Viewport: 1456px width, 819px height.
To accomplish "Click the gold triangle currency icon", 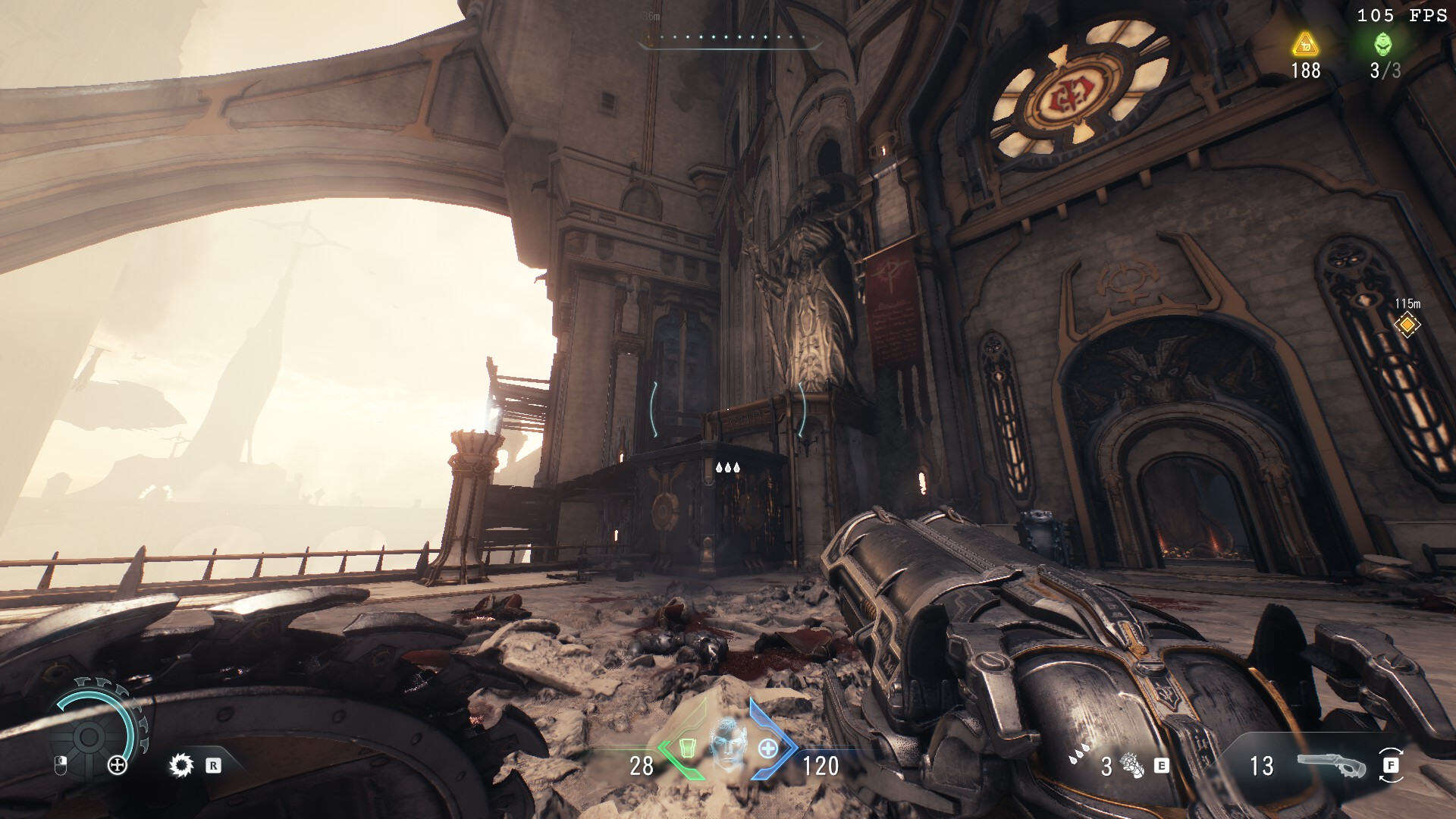I will 1305,44.
